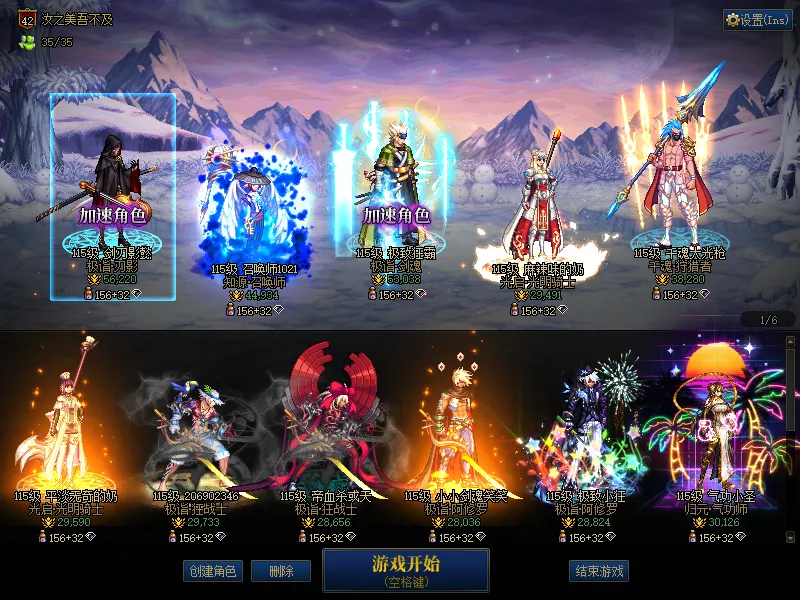Image resolution: width=800 pixels, height=600 pixels.
Task: Open the 设置 settings menu
Action: (x=757, y=20)
